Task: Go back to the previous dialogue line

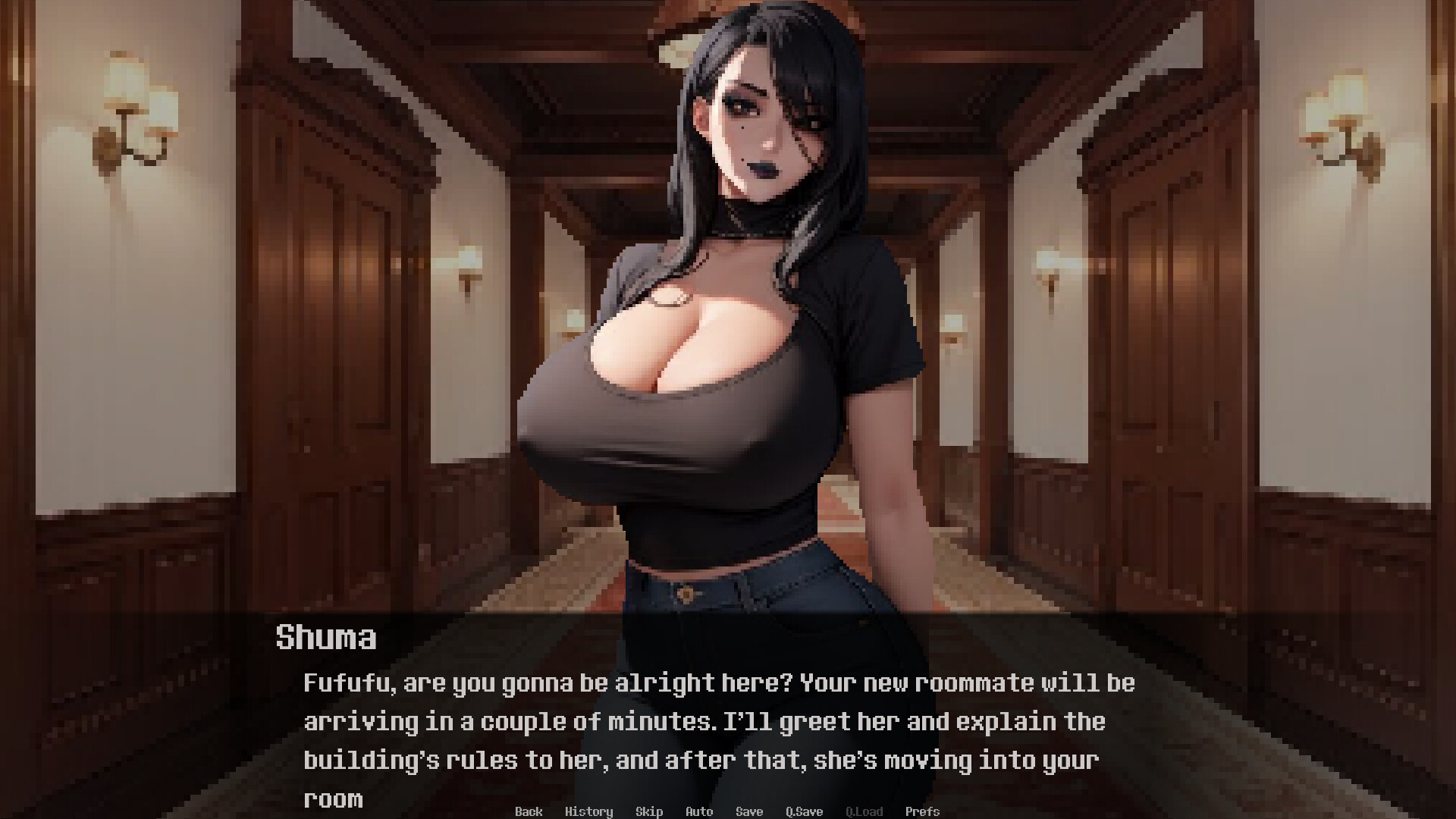Action: pos(529,811)
